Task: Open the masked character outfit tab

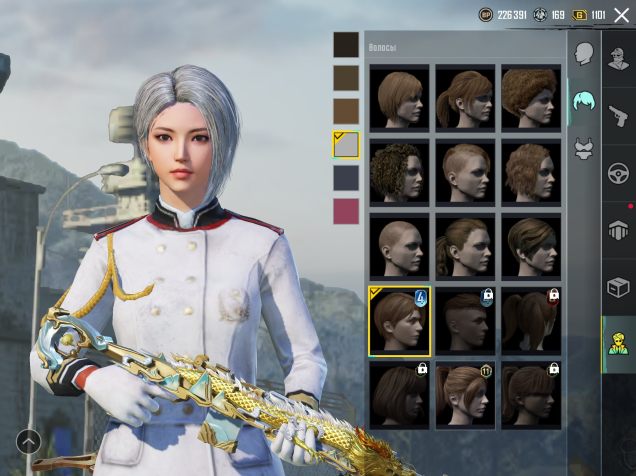Action: [x=618, y=57]
